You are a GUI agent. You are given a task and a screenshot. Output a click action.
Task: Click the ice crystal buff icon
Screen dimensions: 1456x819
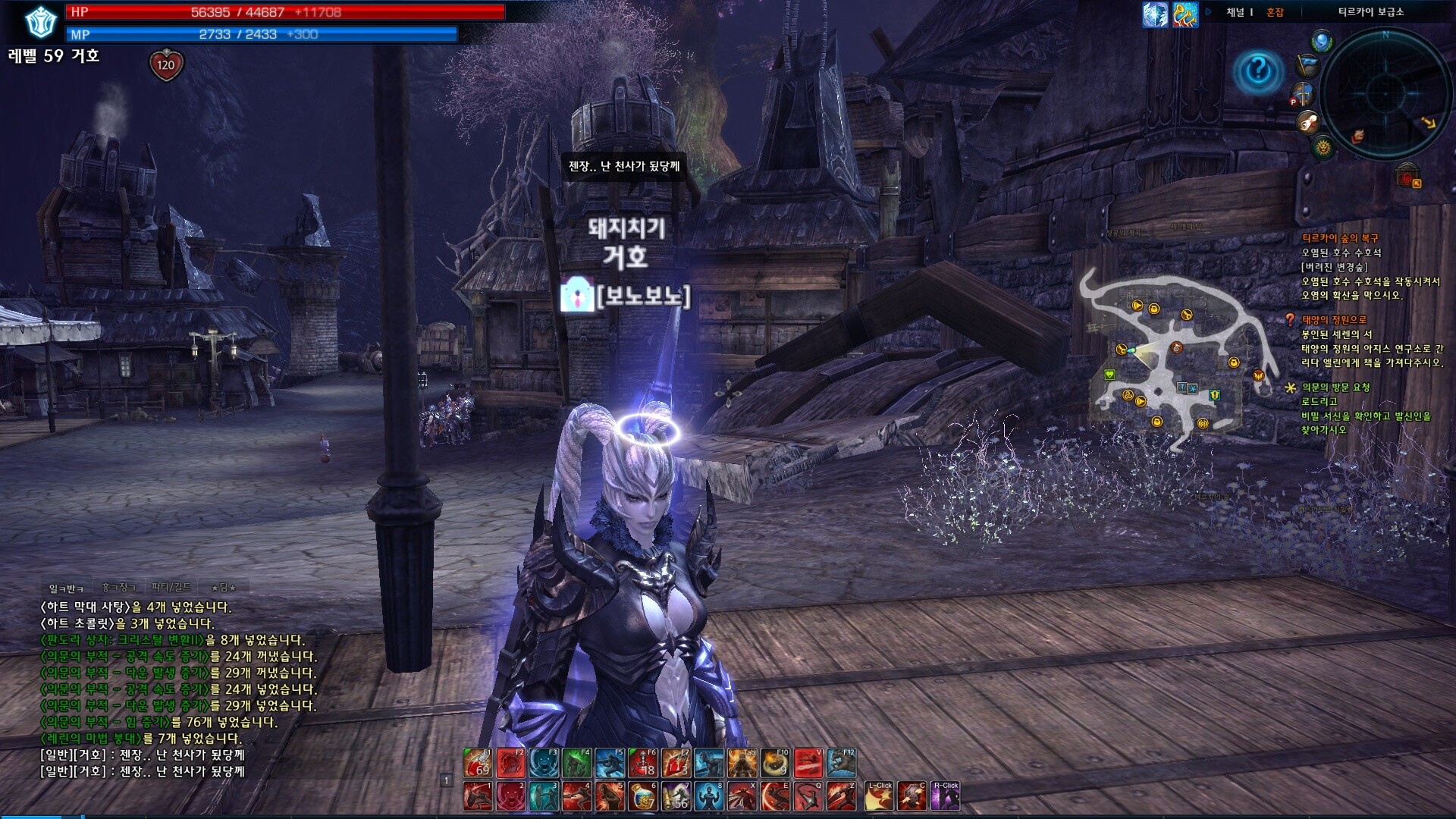(x=1155, y=15)
